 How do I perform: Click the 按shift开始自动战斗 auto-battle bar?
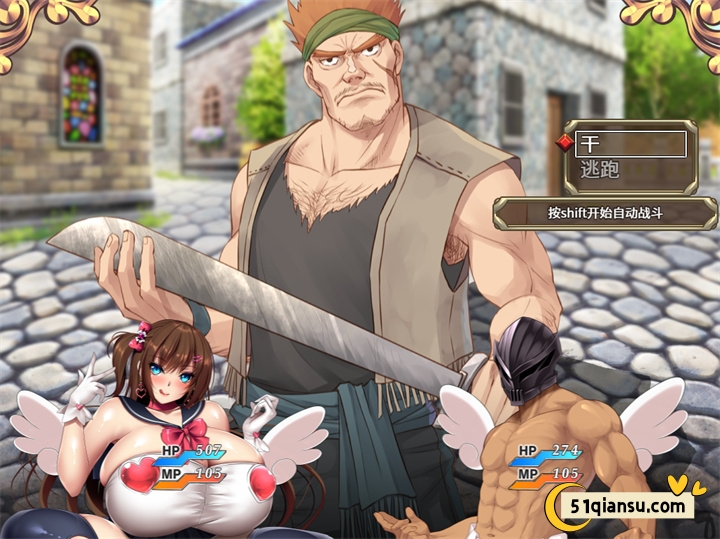pos(606,213)
